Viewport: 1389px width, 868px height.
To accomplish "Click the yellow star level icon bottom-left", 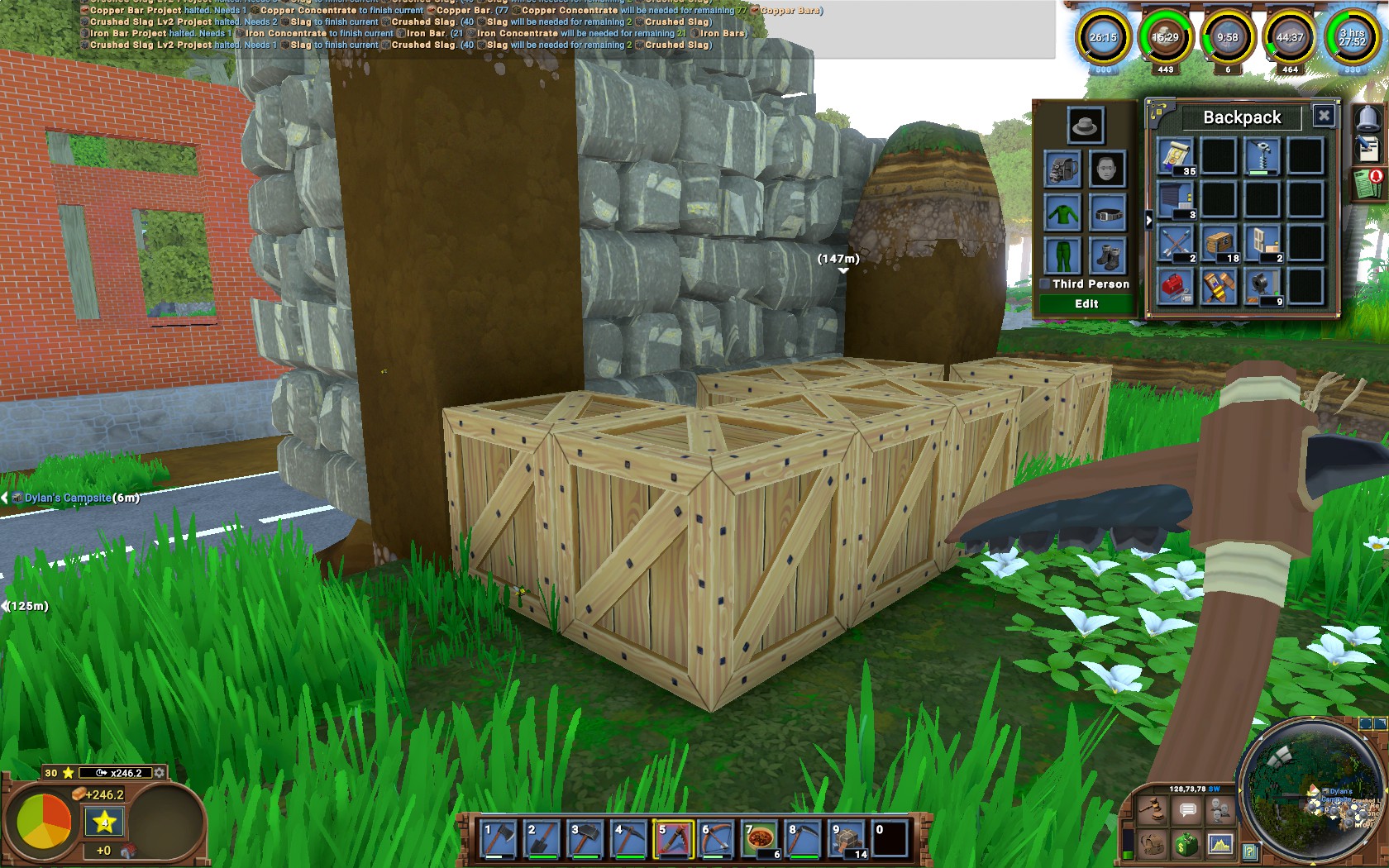I will point(103,822).
